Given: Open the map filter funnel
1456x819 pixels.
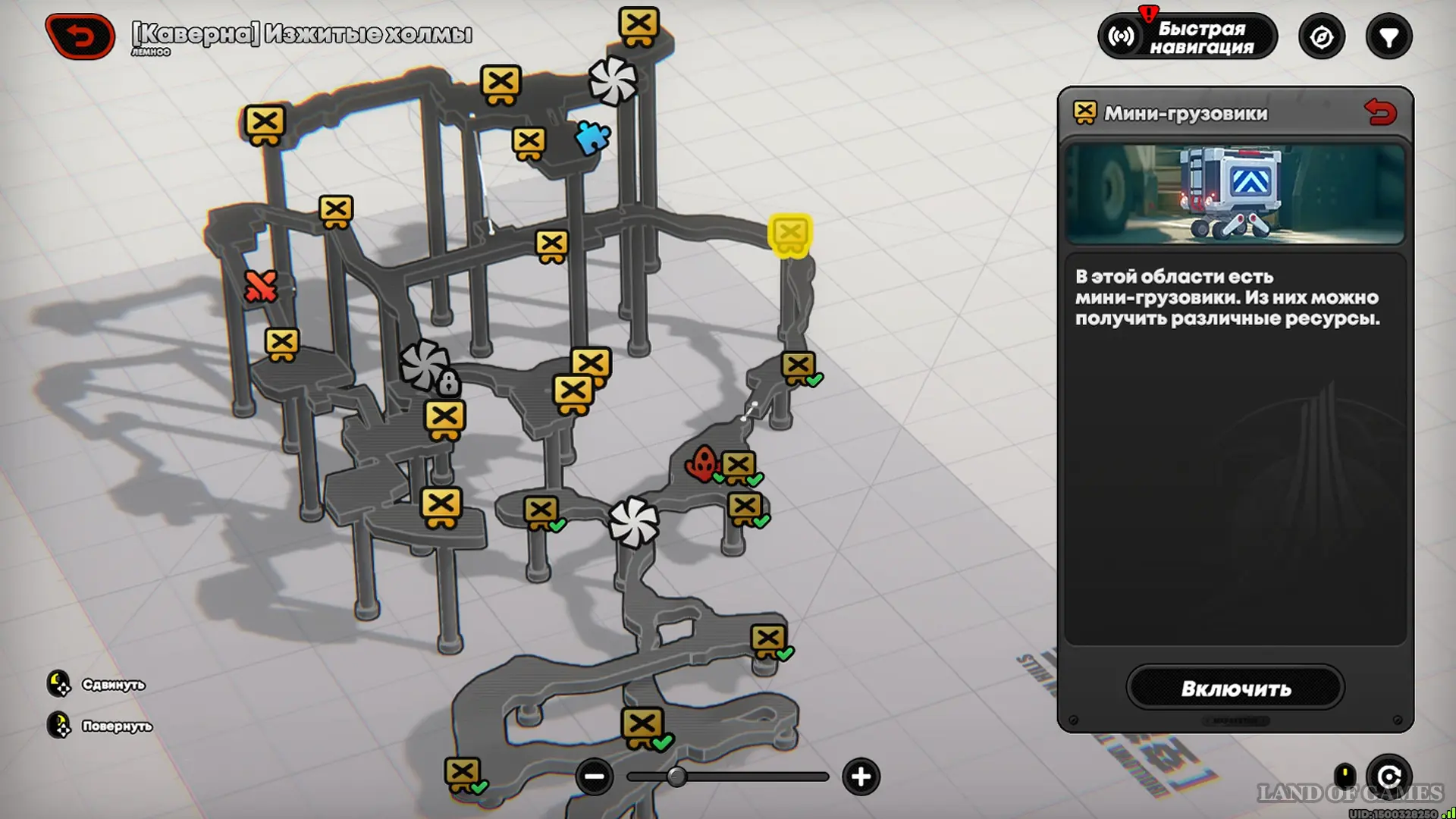Looking at the screenshot, I should 1389,37.
